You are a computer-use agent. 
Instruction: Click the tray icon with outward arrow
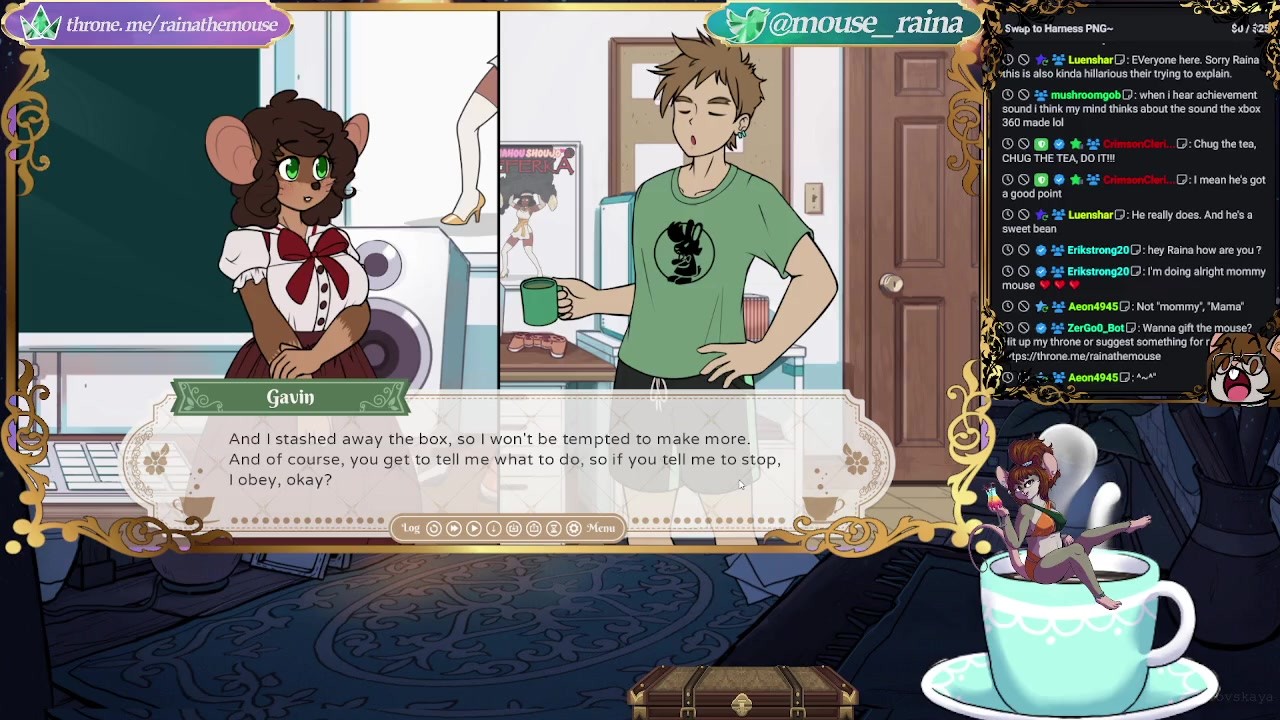tap(534, 528)
